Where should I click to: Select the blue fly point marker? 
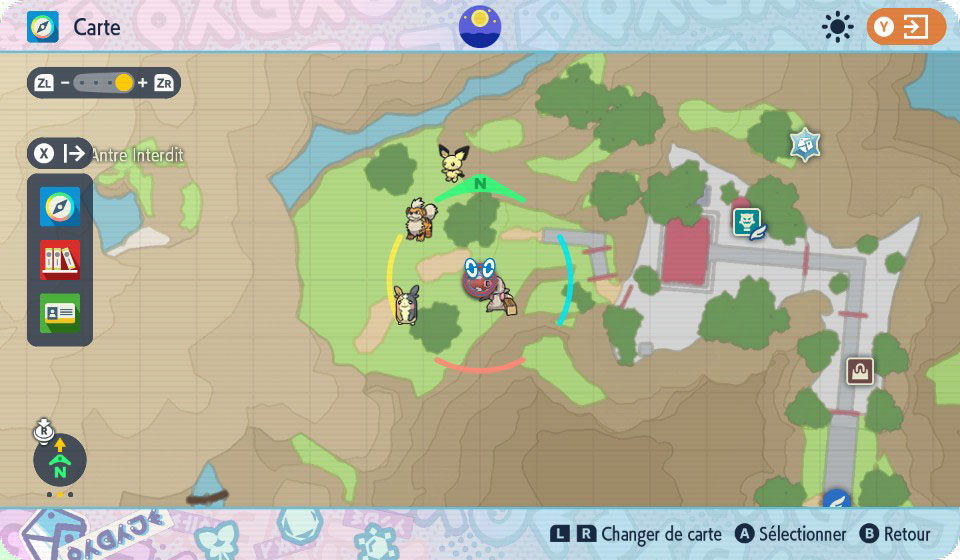[835, 498]
